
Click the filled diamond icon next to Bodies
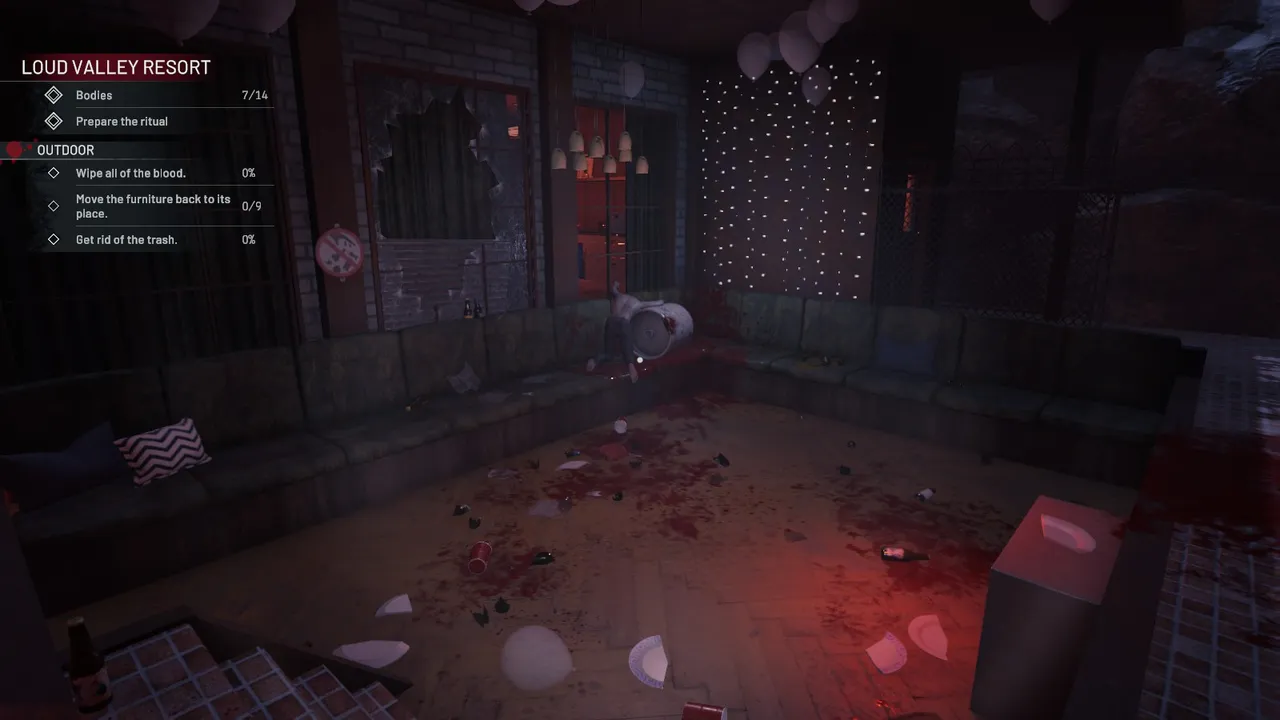click(x=55, y=95)
